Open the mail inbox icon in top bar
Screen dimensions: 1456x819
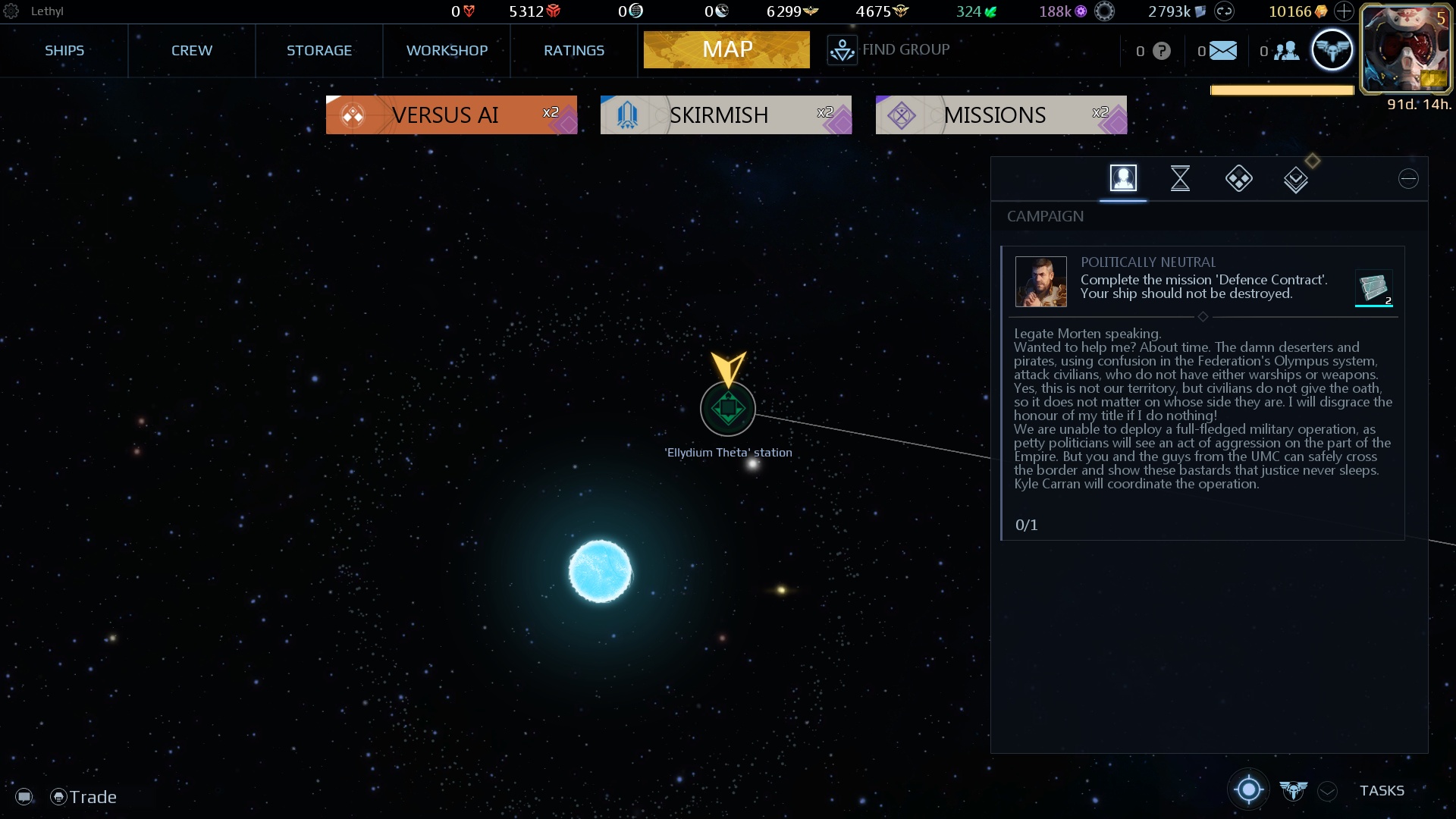tap(1222, 50)
